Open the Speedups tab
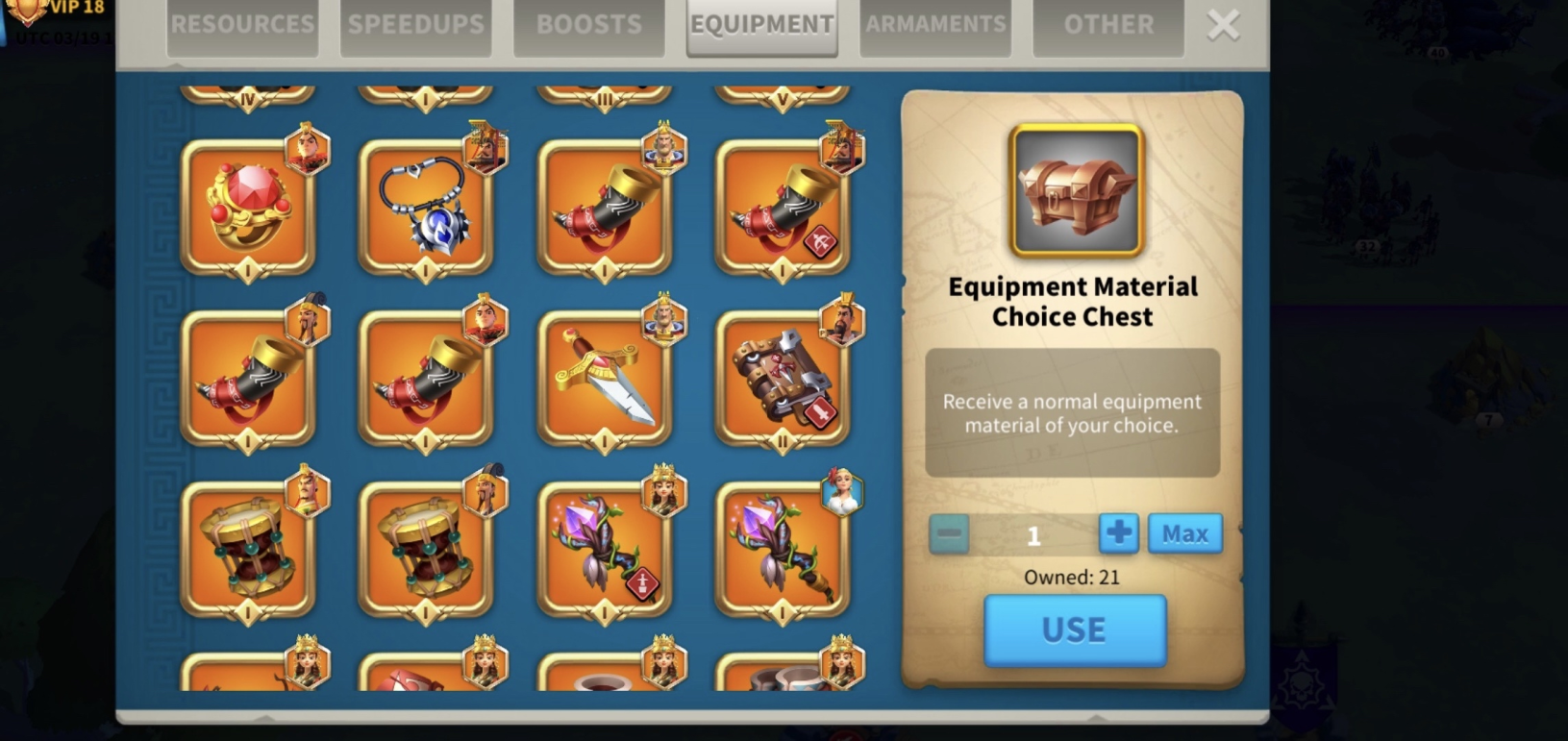This screenshot has height=741, width=1568. (x=415, y=25)
